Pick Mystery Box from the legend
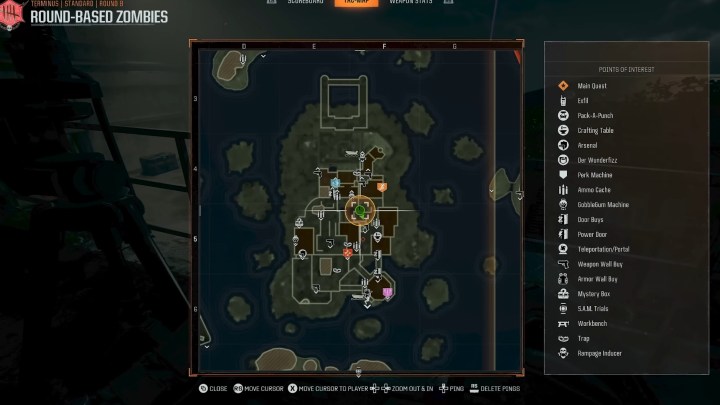The image size is (720, 405). coord(593,293)
